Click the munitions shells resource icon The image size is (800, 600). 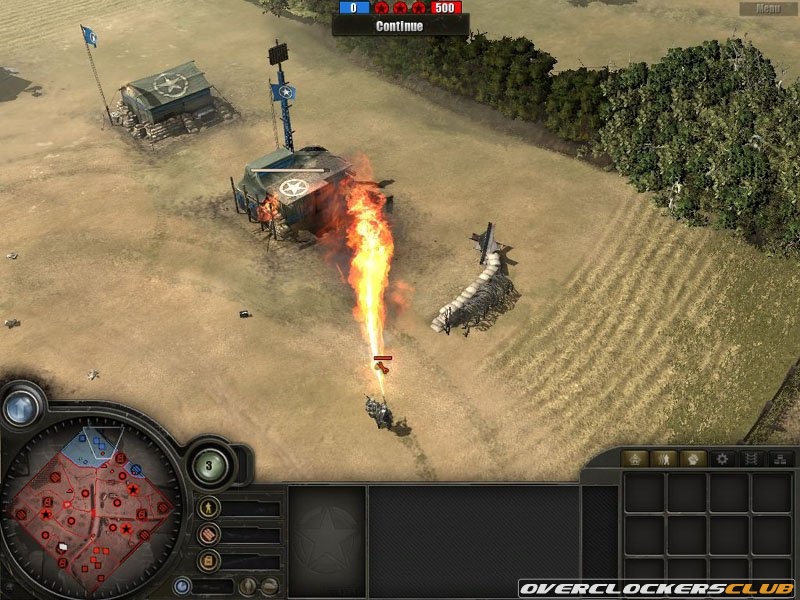coord(209,535)
